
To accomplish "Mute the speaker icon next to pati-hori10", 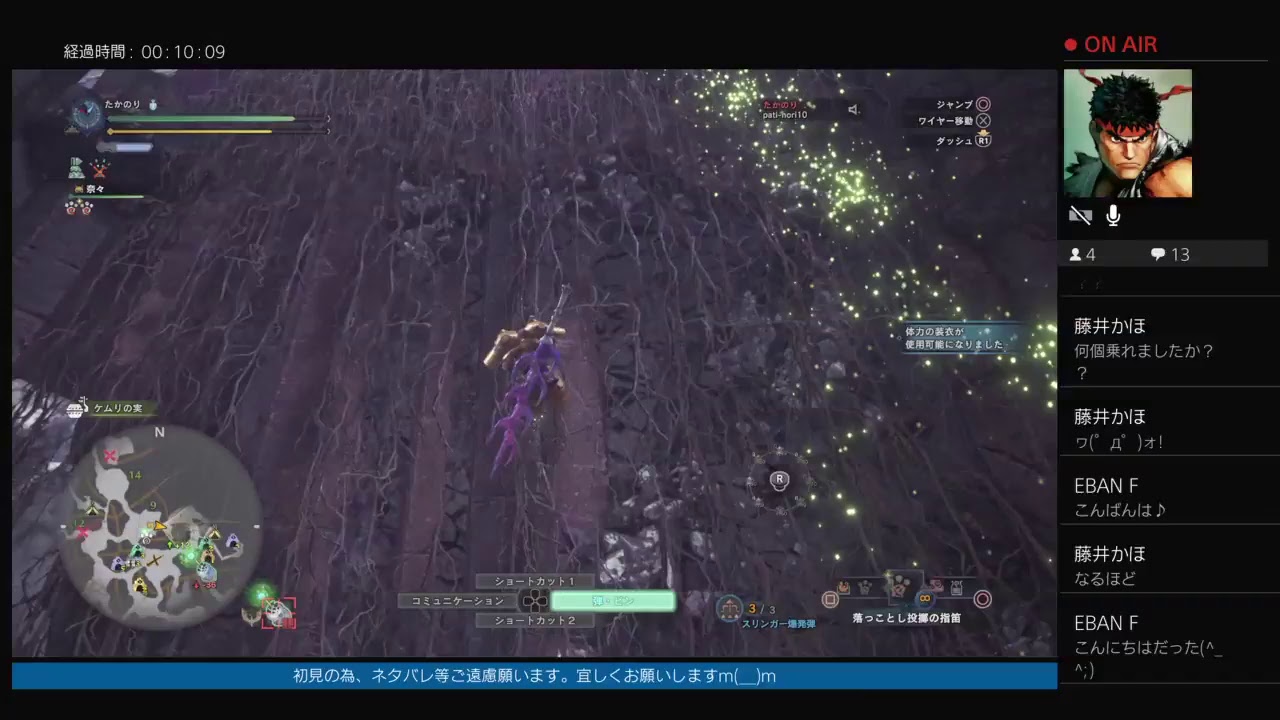I will [854, 110].
